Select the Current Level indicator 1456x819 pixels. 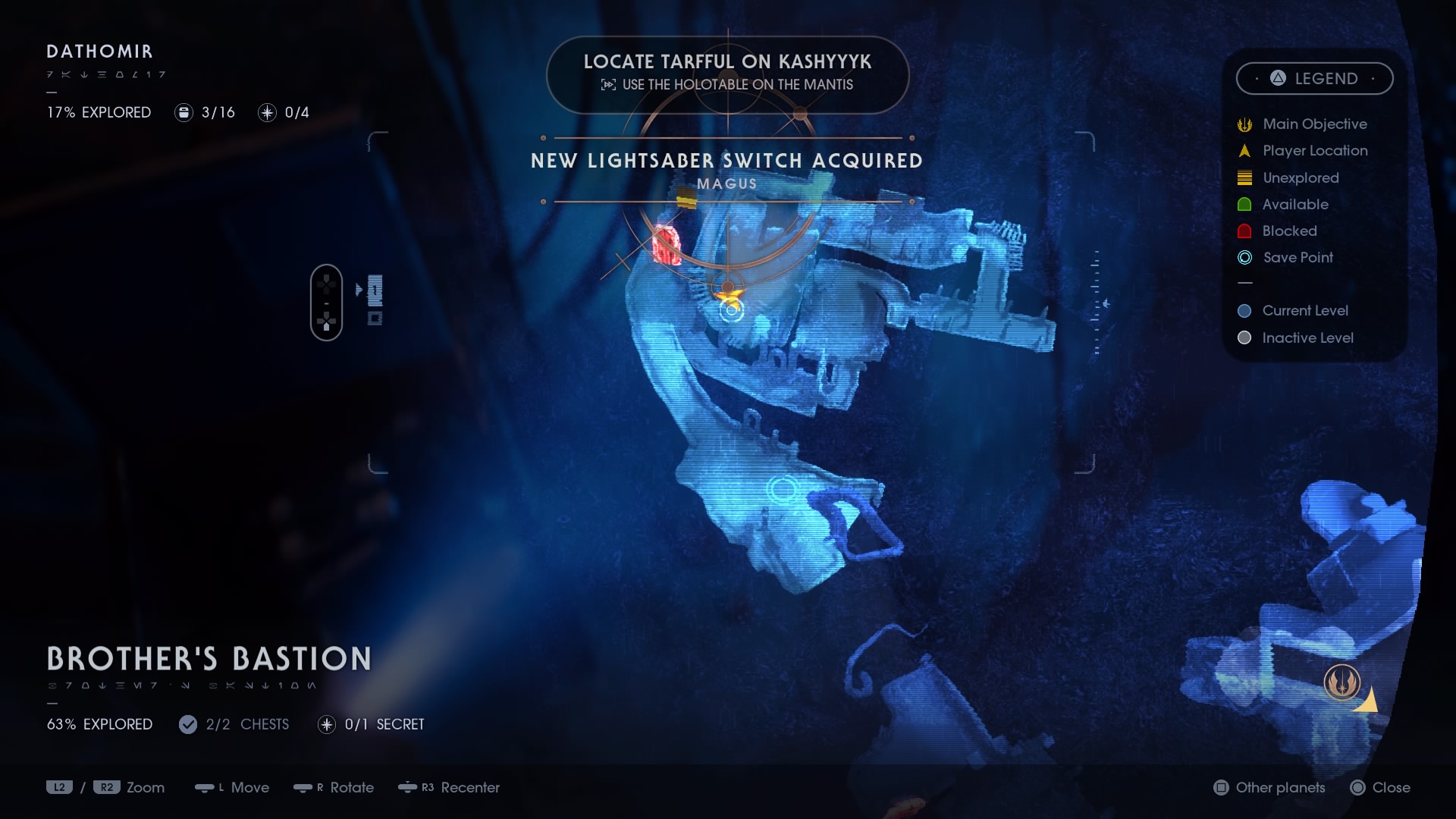(1244, 311)
